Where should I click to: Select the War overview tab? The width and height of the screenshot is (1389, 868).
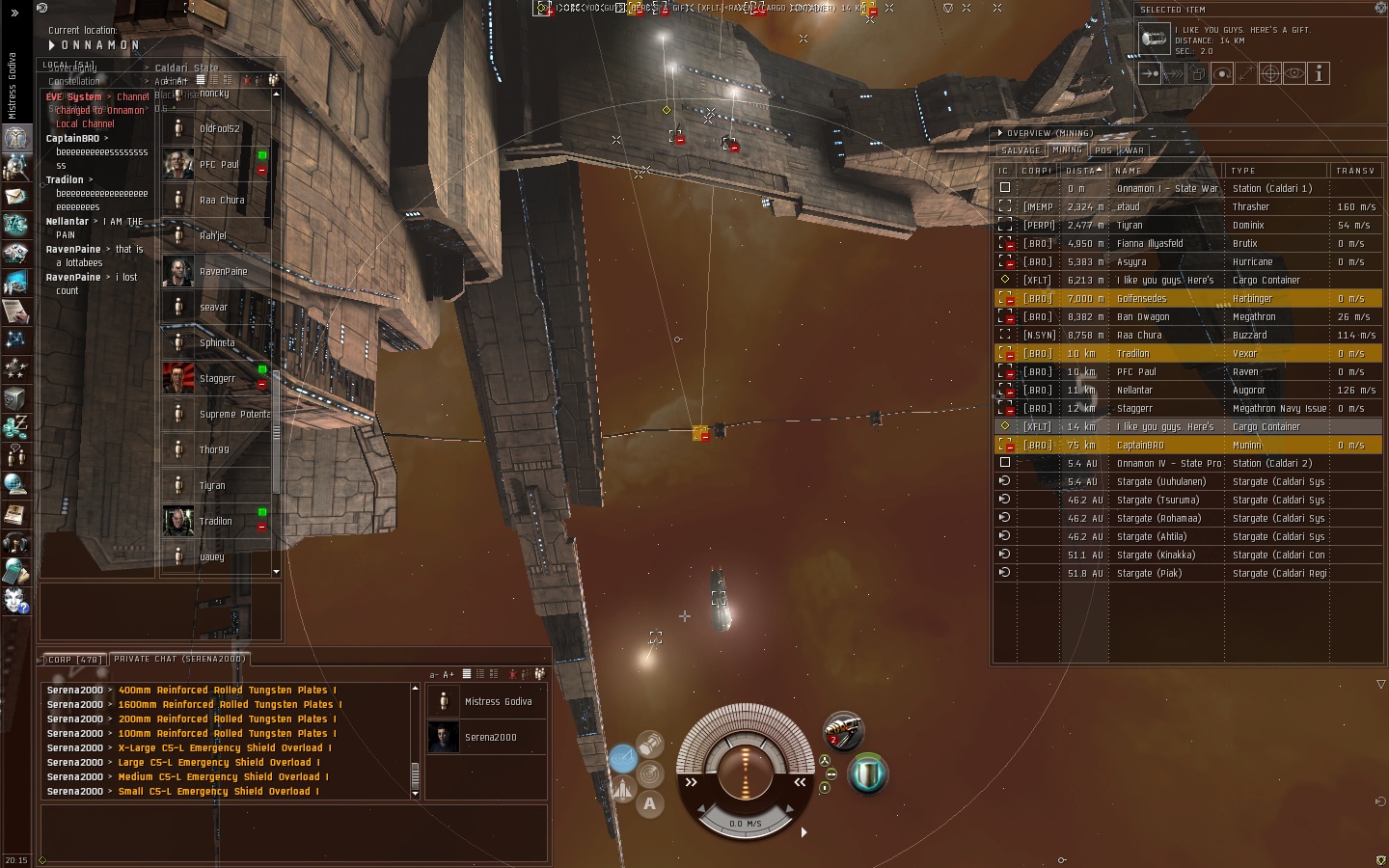click(1132, 150)
